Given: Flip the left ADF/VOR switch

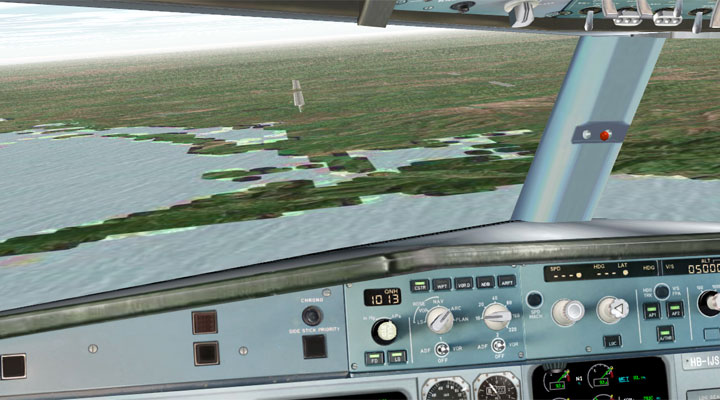Looking at the screenshot, I should pyautogui.click(x=441, y=347).
